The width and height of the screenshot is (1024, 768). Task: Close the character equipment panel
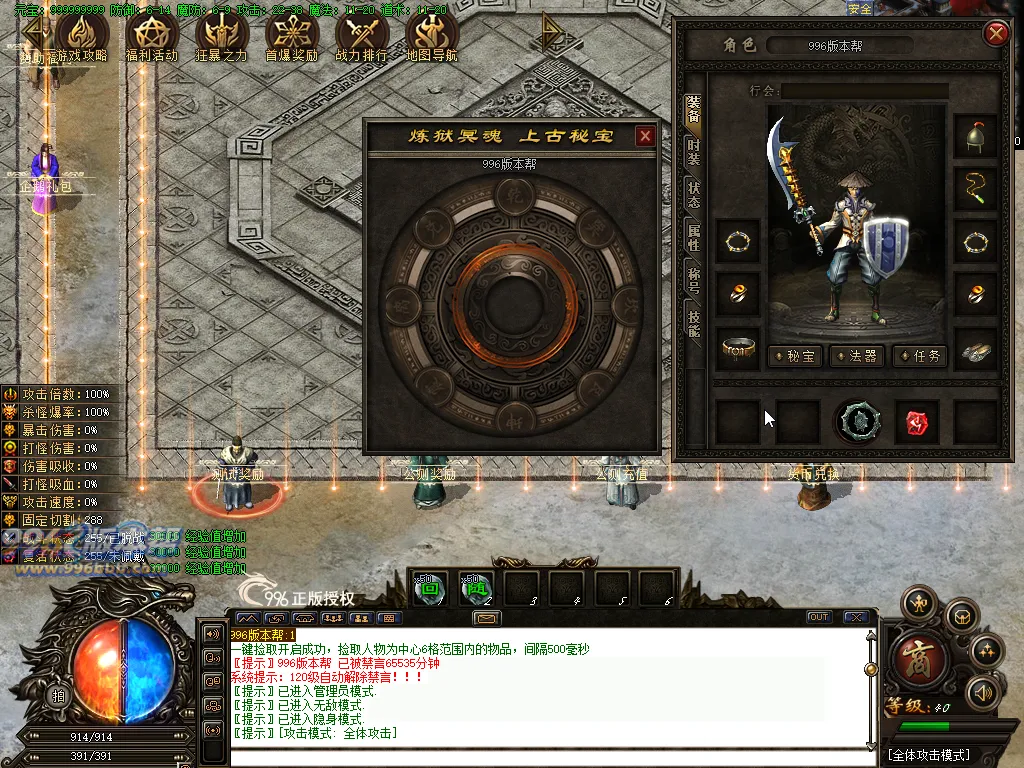pyautogui.click(x=996, y=35)
